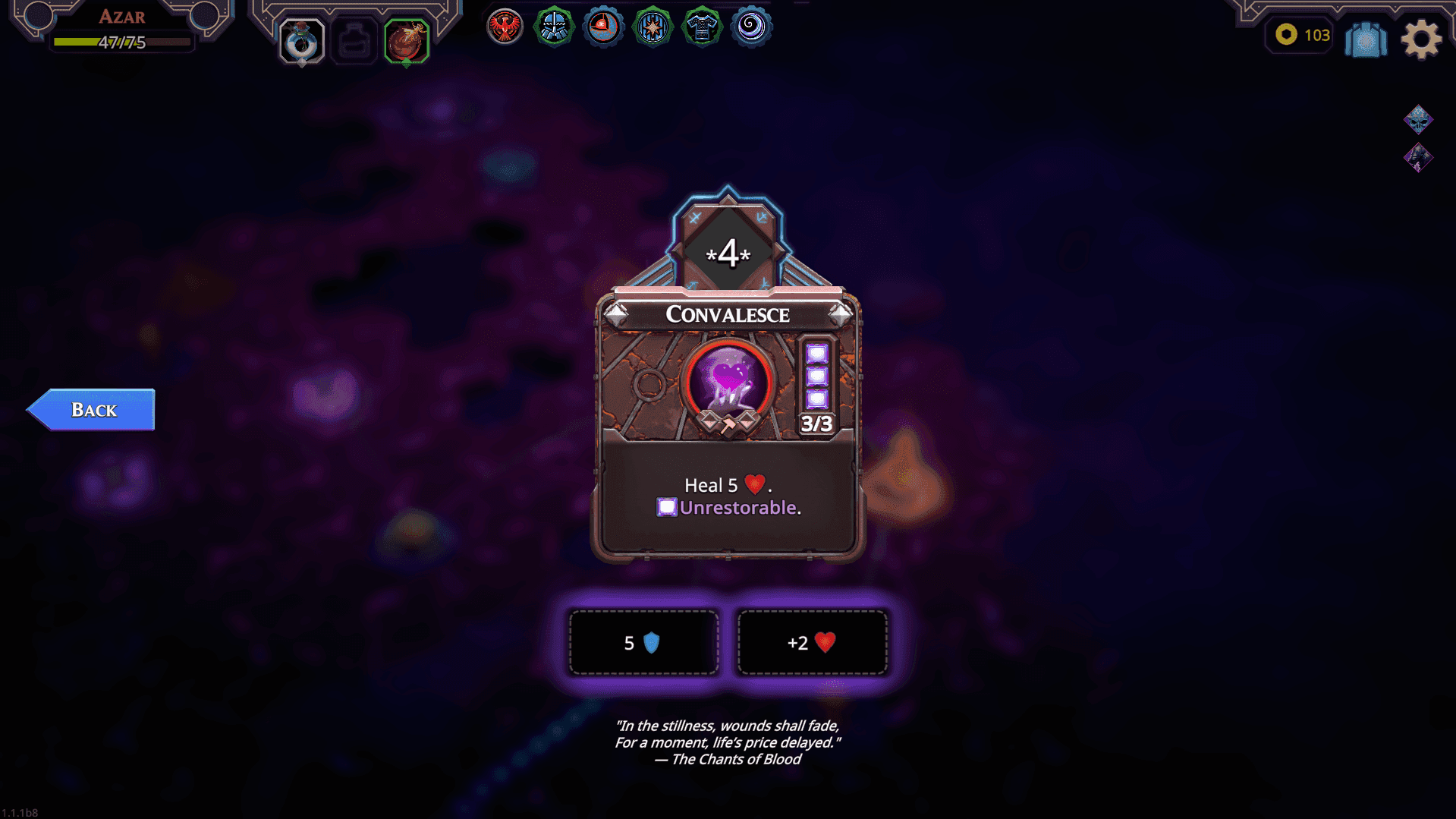Select the red orb planet emblem
The height and width of the screenshot is (819, 1456).
pyautogui.click(x=602, y=26)
